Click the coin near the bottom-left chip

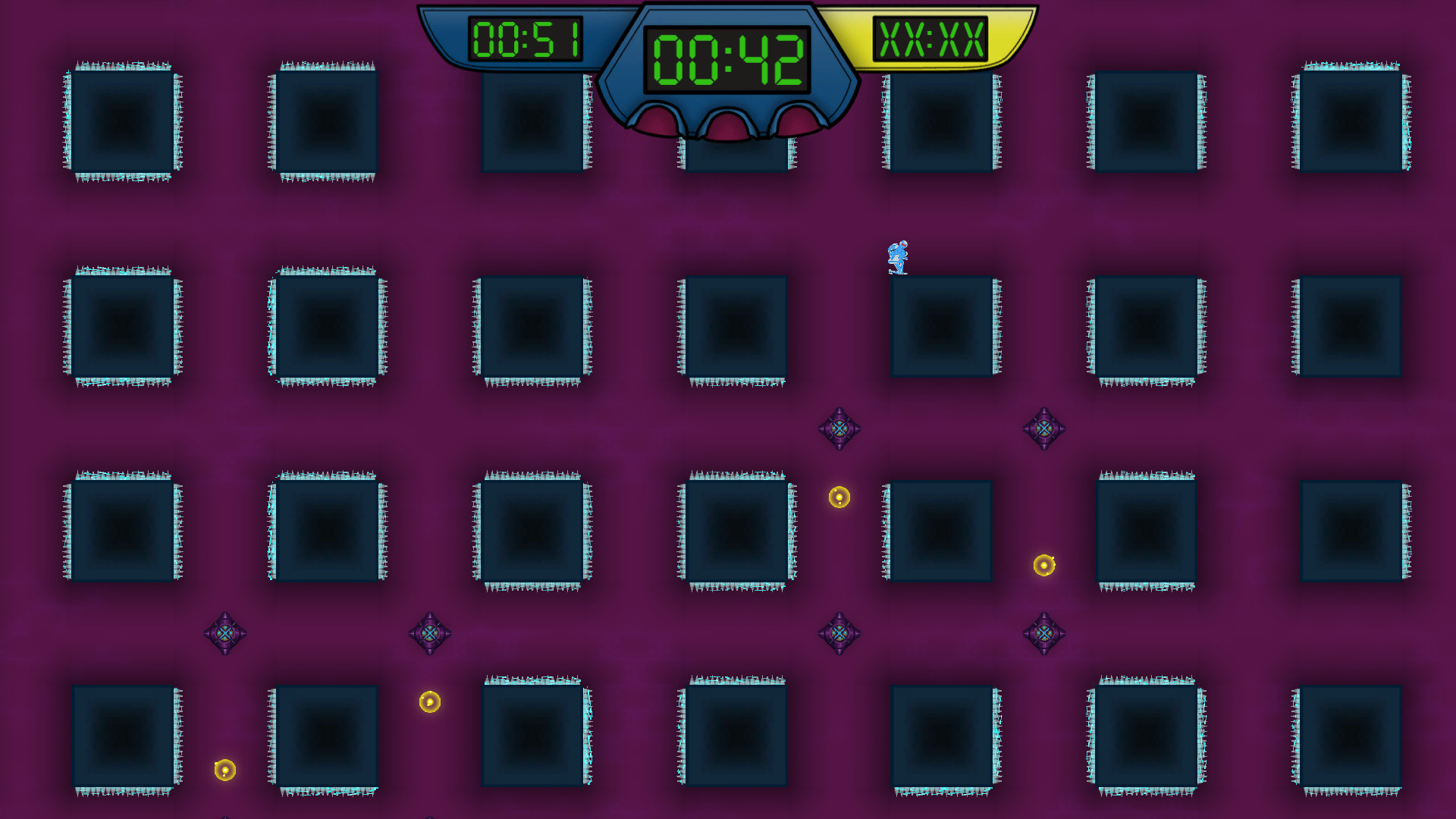(x=224, y=769)
